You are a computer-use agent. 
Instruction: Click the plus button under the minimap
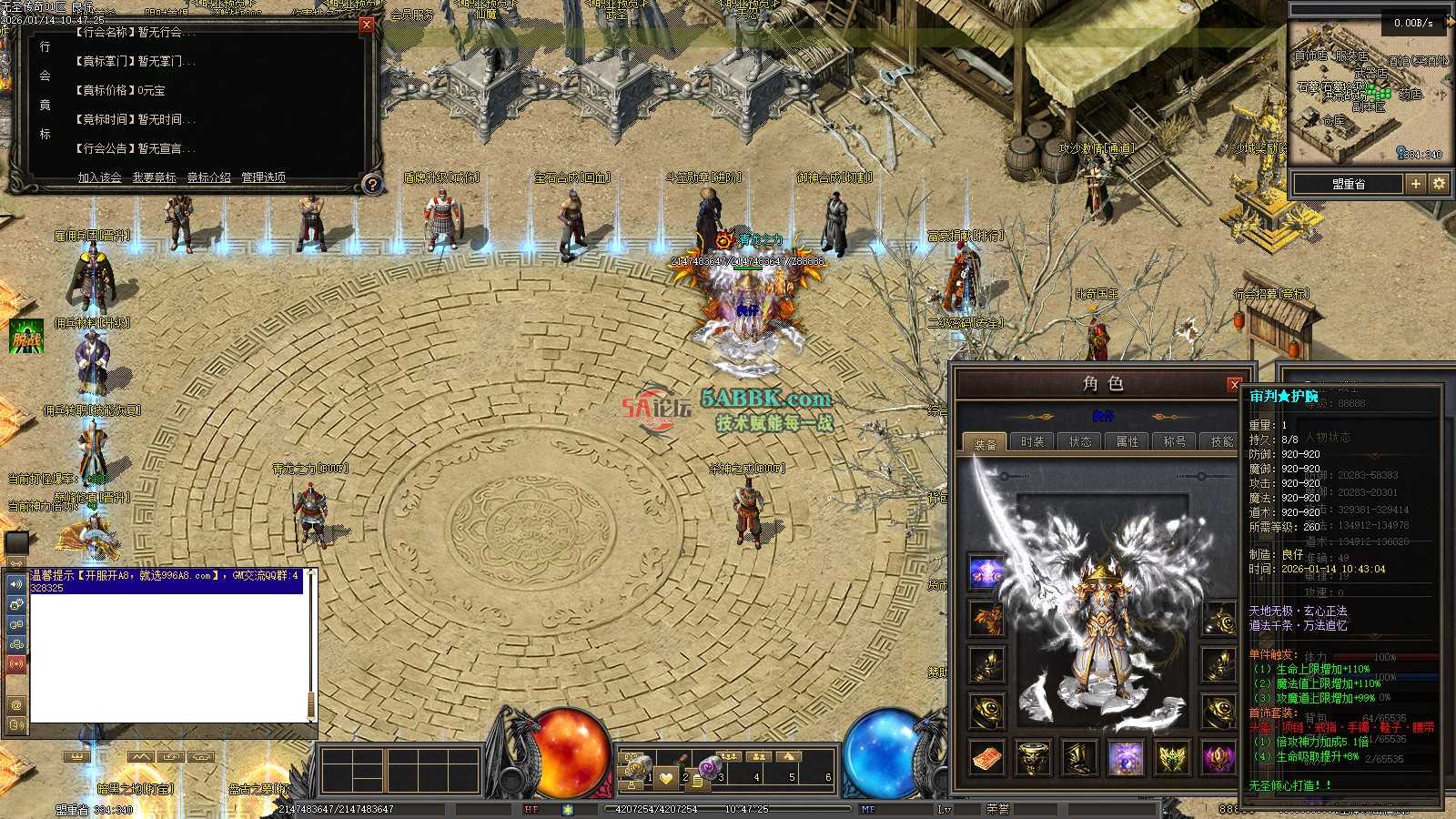click(1416, 184)
